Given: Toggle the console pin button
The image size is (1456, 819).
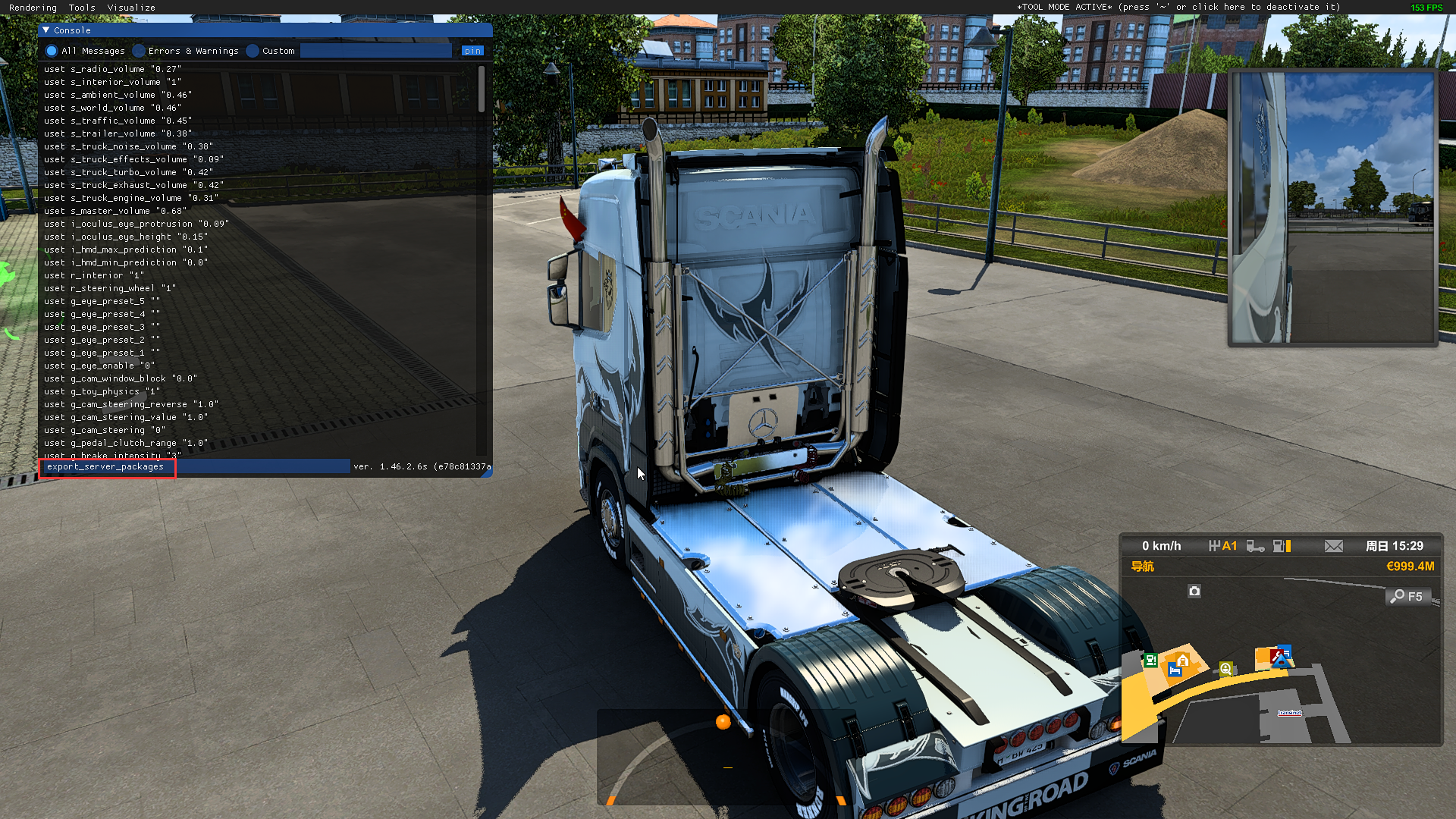Looking at the screenshot, I should (472, 51).
